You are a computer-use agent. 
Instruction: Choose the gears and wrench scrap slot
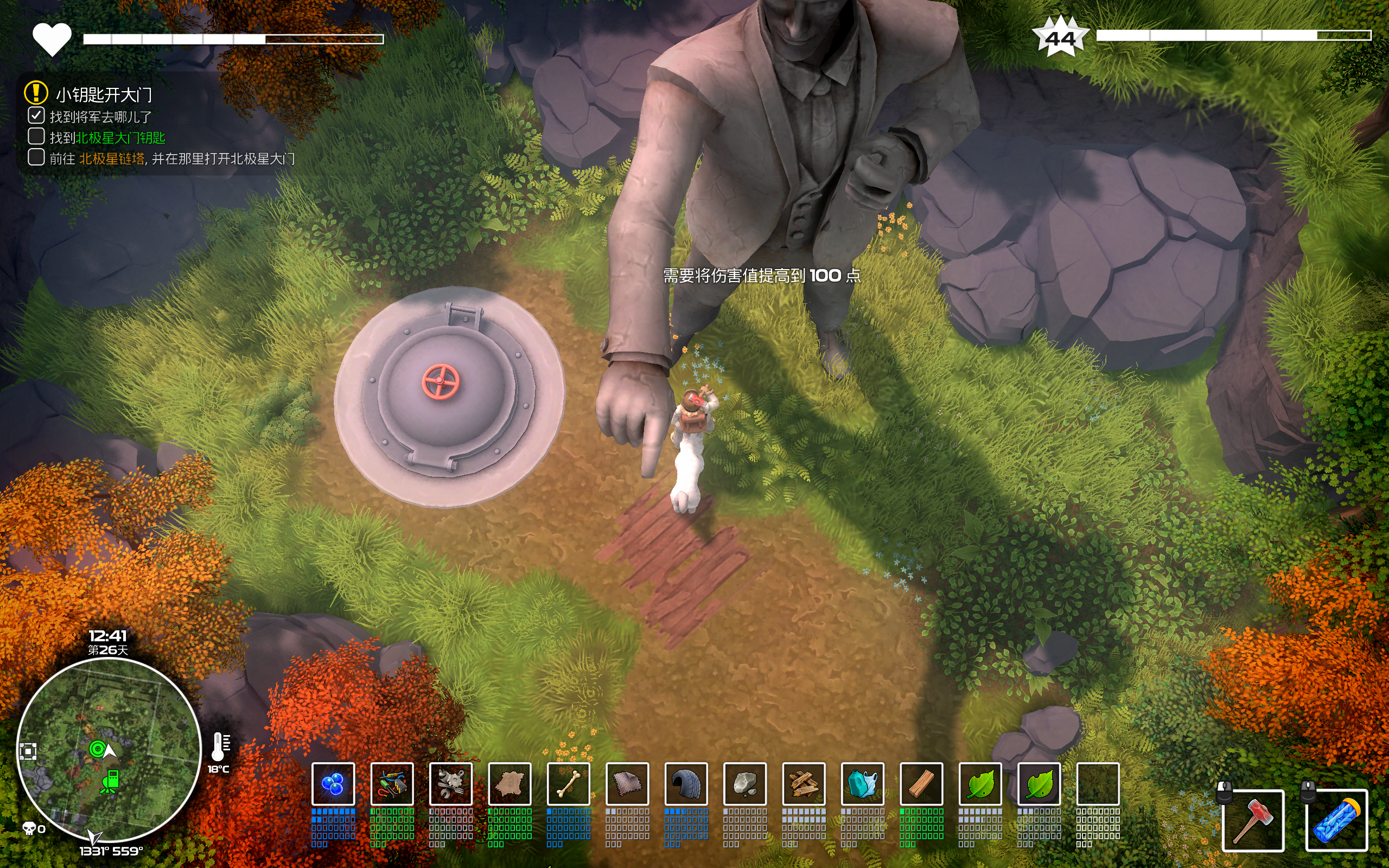tap(450, 783)
